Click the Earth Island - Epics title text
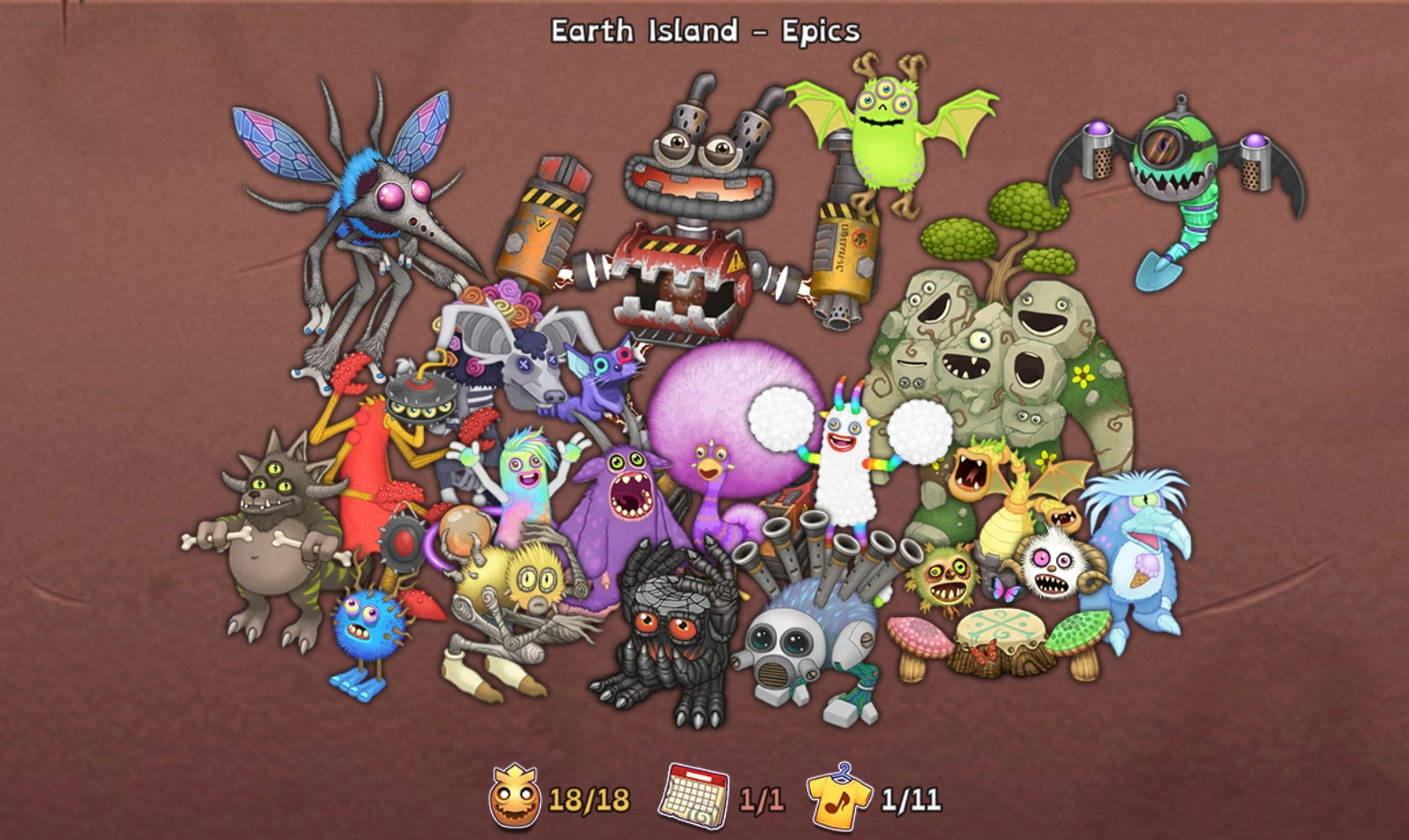This screenshot has height=840, width=1409. point(704,31)
